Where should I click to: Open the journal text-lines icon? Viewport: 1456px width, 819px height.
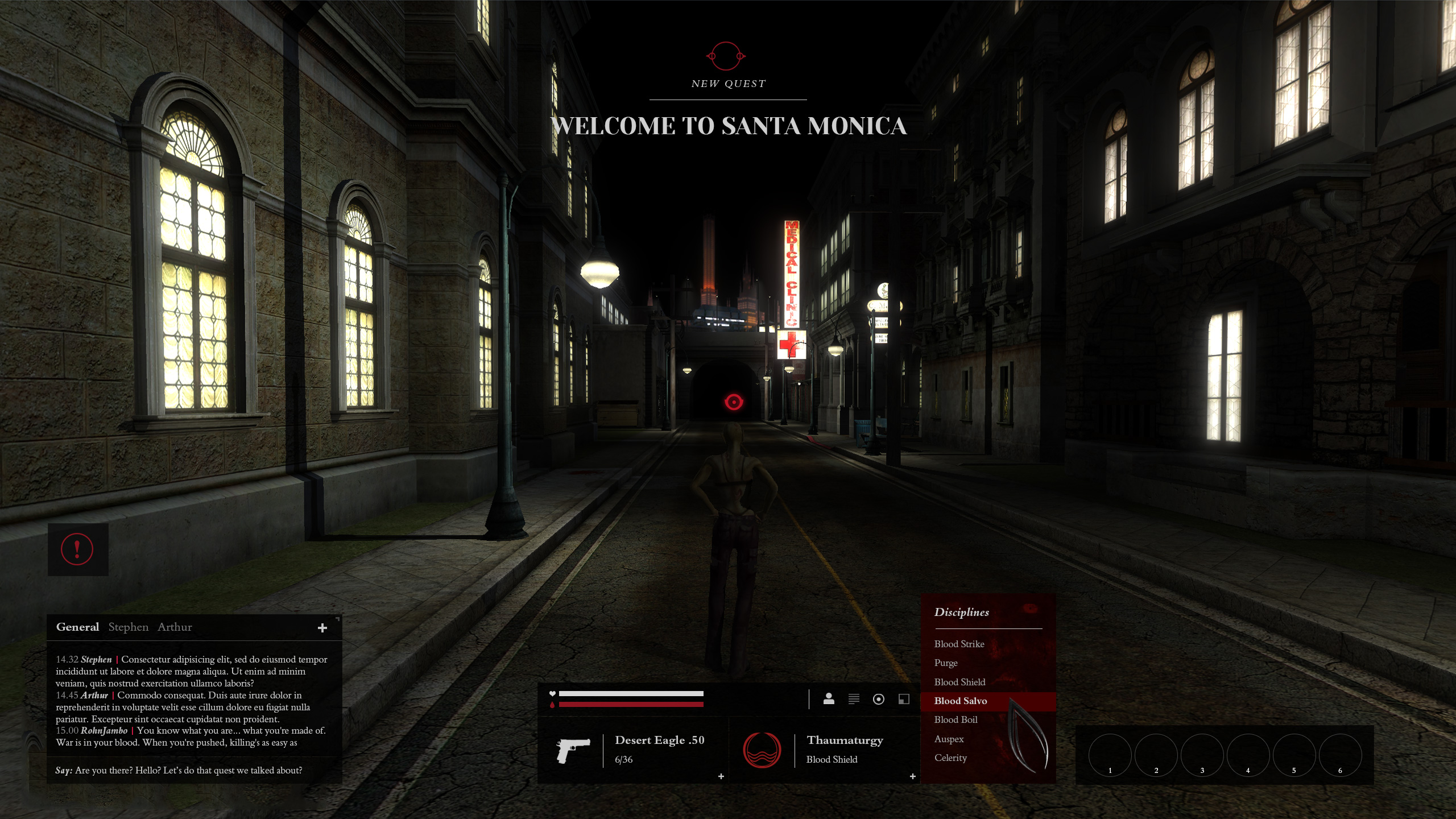[x=854, y=699]
